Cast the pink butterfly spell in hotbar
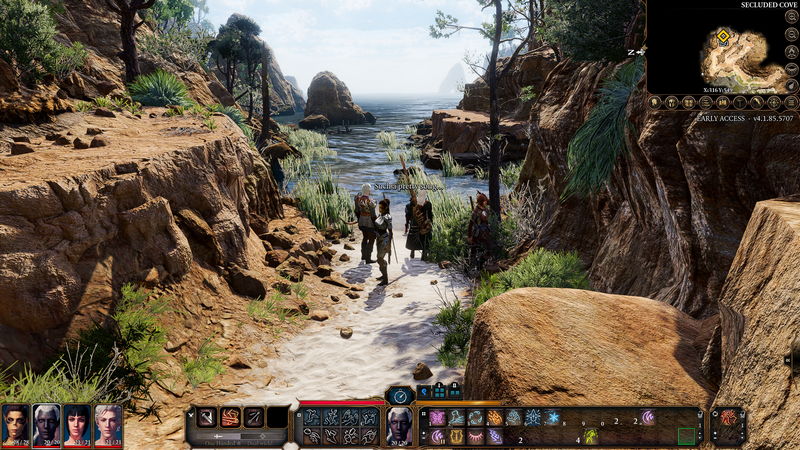Image resolution: width=800 pixels, height=450 pixels. pyautogui.click(x=437, y=417)
